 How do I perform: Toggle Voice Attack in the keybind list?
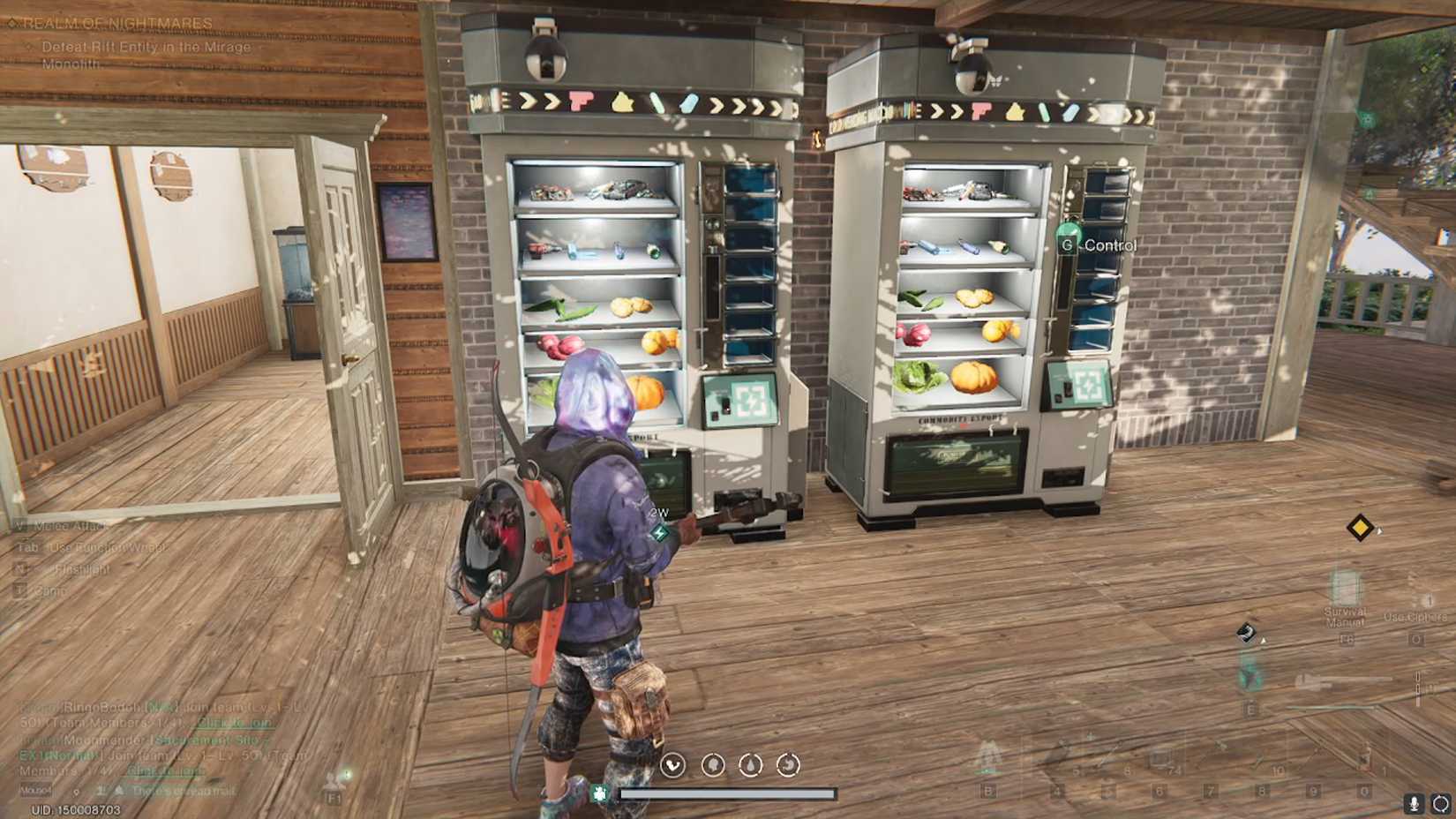point(60,525)
